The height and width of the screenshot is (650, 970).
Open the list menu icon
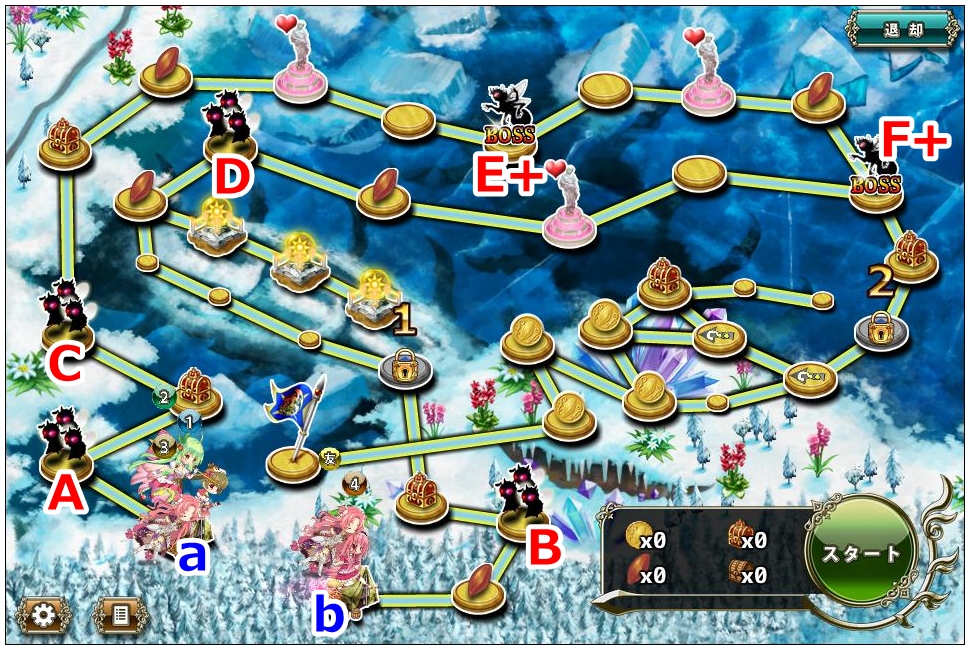click(x=119, y=614)
